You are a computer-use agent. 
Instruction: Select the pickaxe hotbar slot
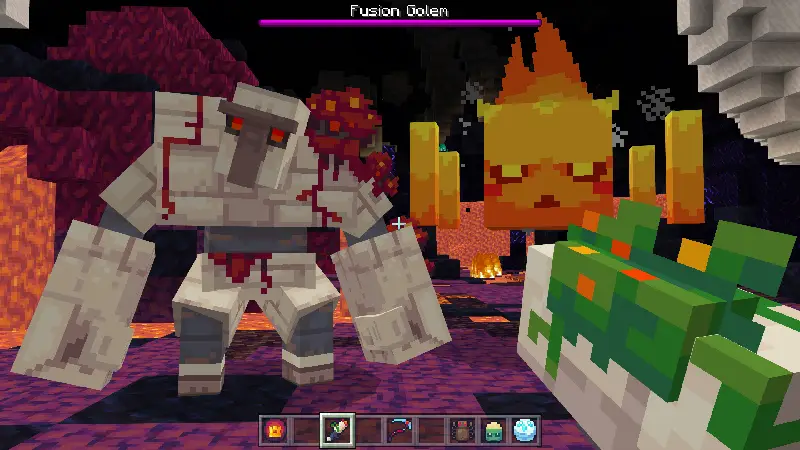(400, 430)
